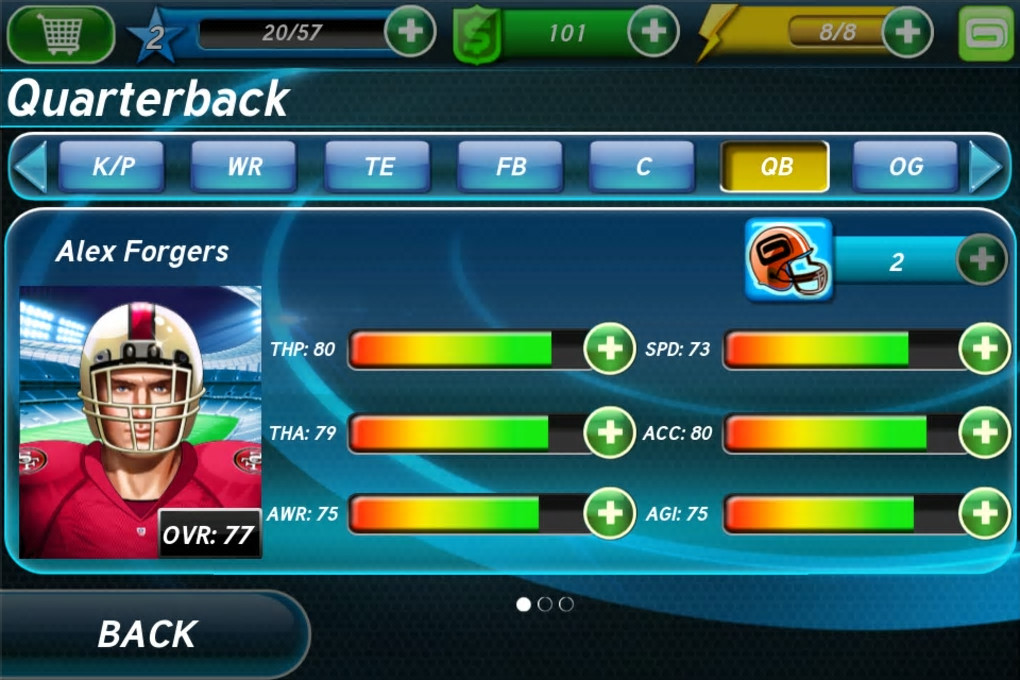Open the OG position tab
This screenshot has height=680, width=1020.
pyautogui.click(x=905, y=167)
